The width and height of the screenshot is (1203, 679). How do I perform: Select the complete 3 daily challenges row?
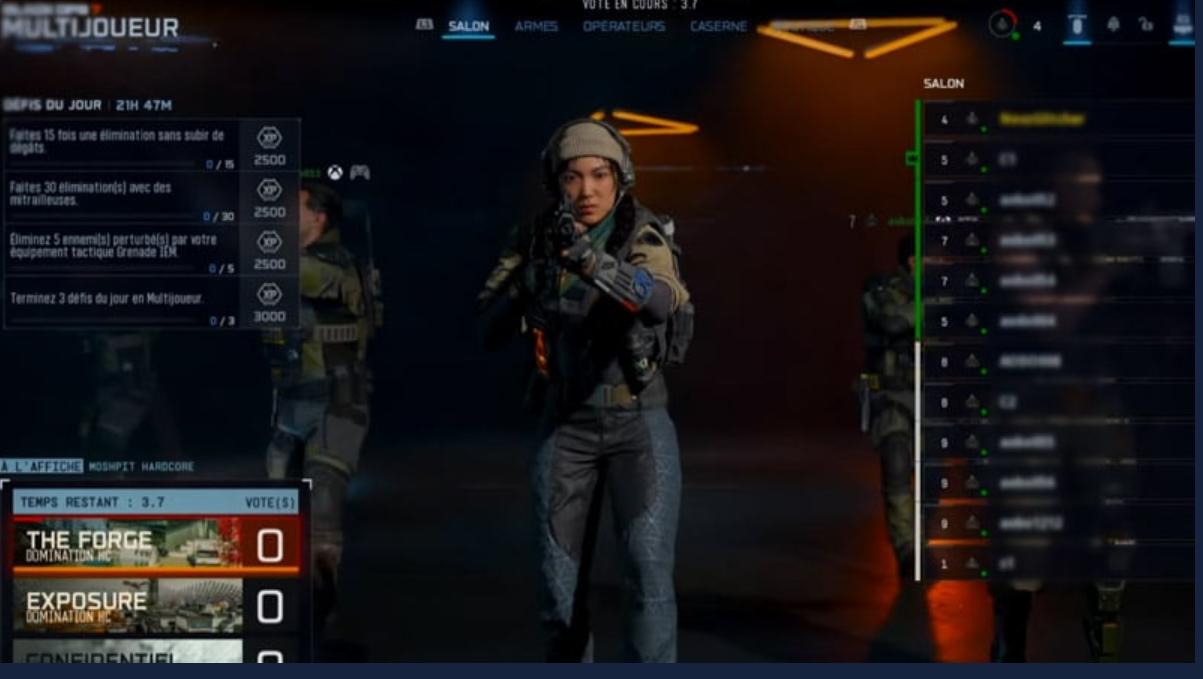coord(150,303)
